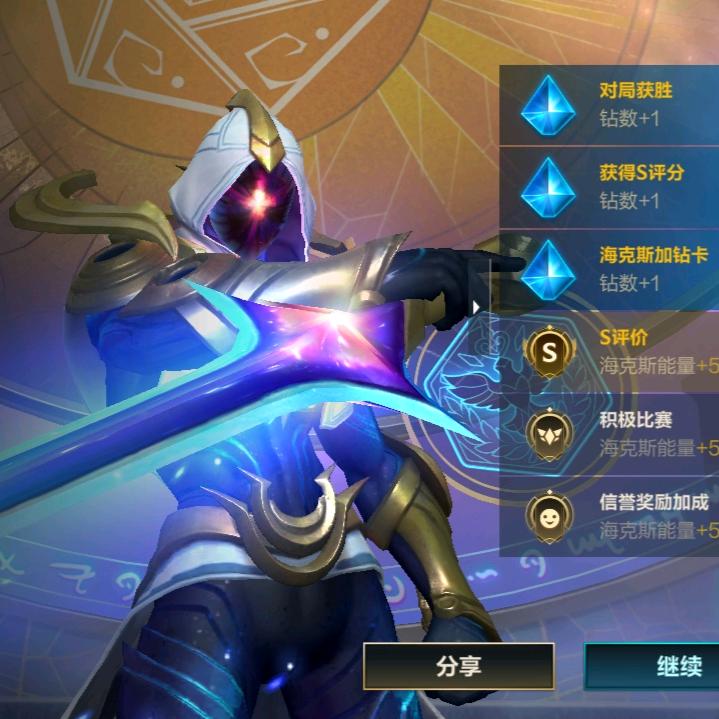Collapse the reward panel with the arrow

pyautogui.click(x=478, y=307)
